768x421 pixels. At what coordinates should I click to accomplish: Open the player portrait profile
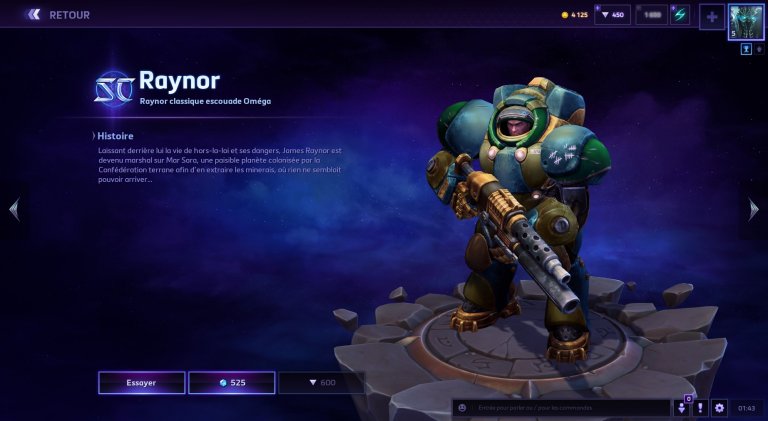coord(746,22)
